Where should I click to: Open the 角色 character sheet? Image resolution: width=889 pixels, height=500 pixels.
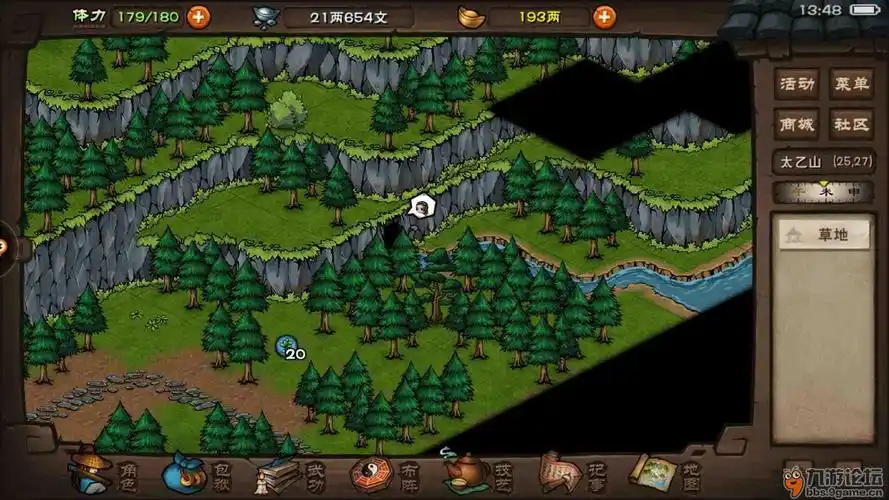103,472
